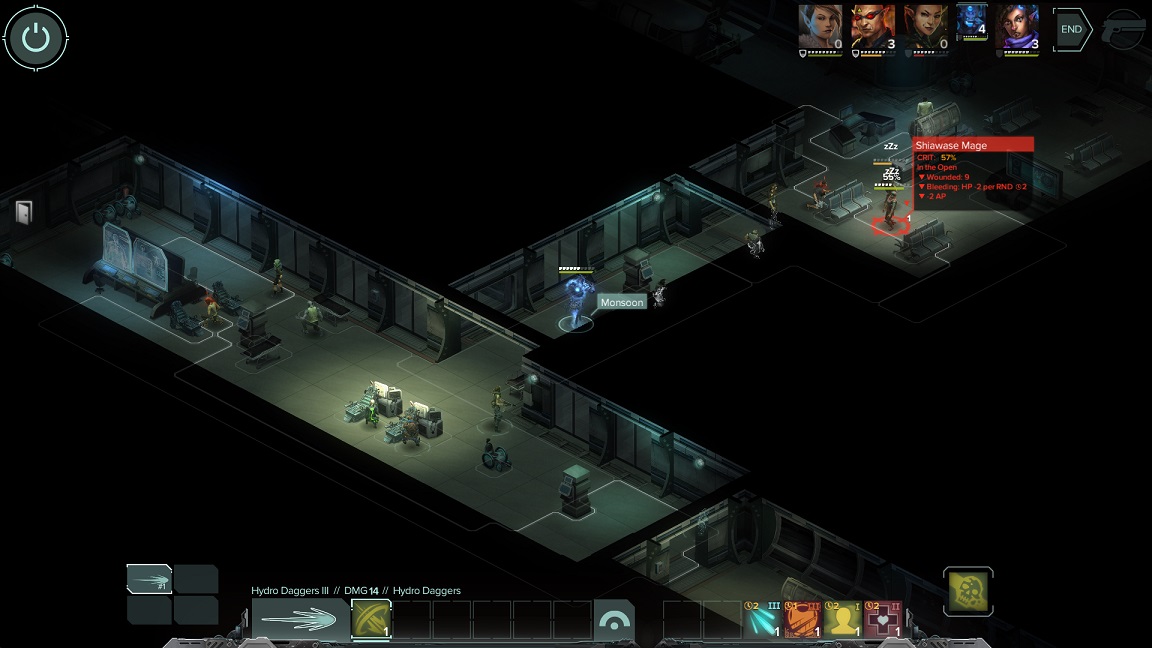Select the grey-haired elf portrait
This screenshot has height=648, width=1152.
(820, 26)
